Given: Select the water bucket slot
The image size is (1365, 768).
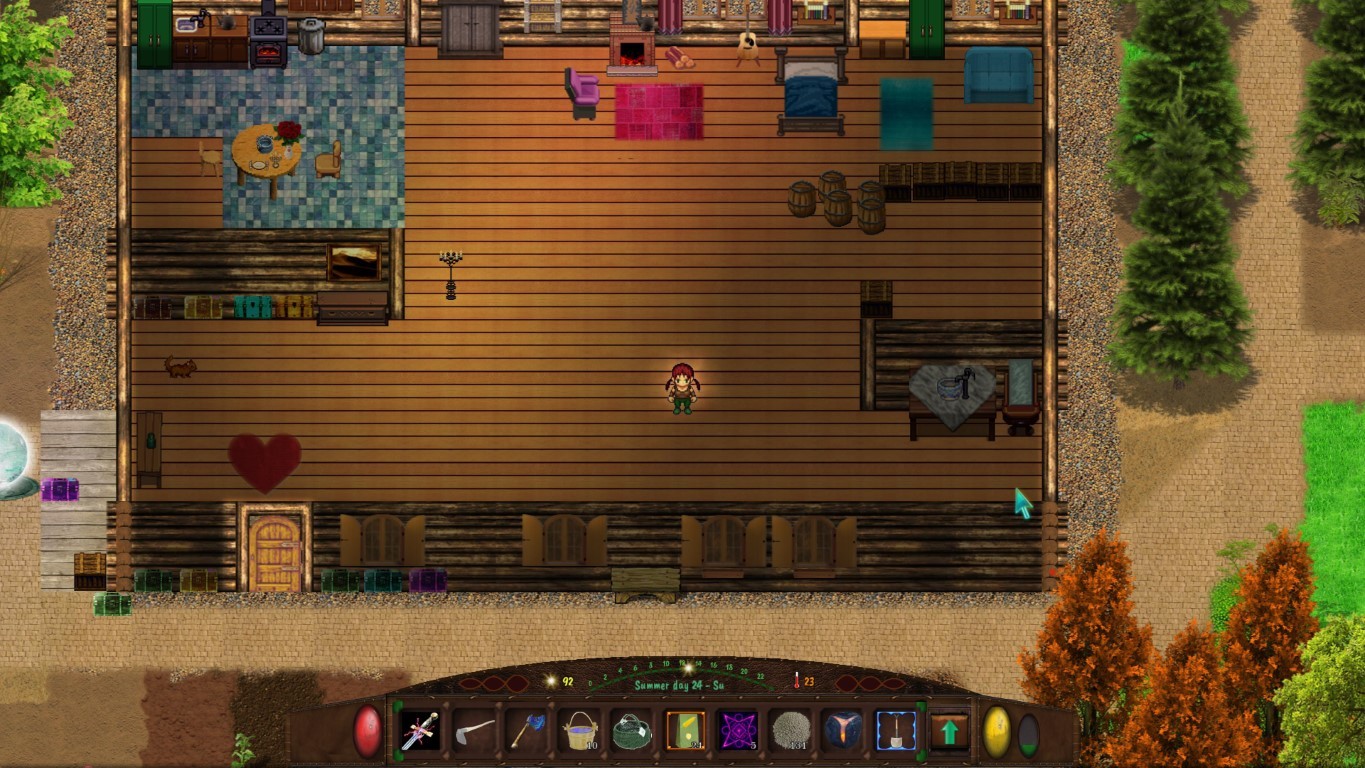Looking at the screenshot, I should pos(579,731).
